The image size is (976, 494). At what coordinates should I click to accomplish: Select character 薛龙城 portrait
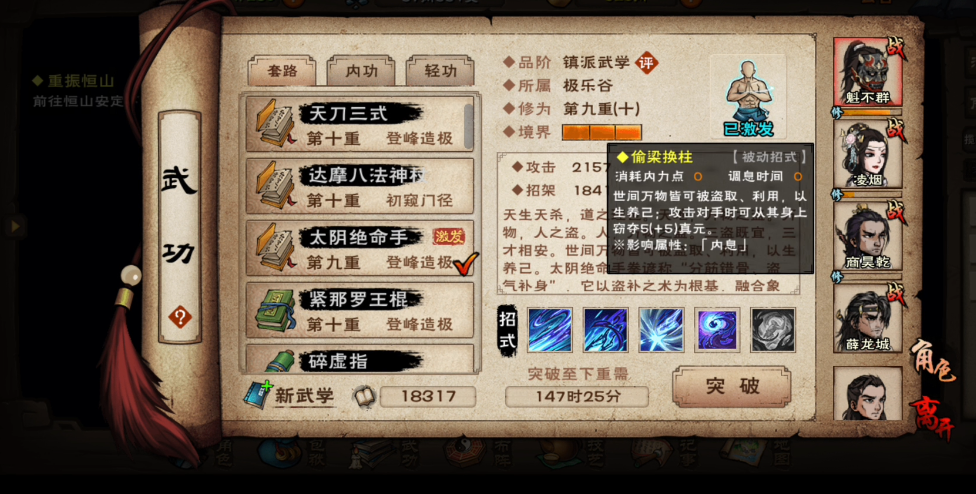point(867,317)
